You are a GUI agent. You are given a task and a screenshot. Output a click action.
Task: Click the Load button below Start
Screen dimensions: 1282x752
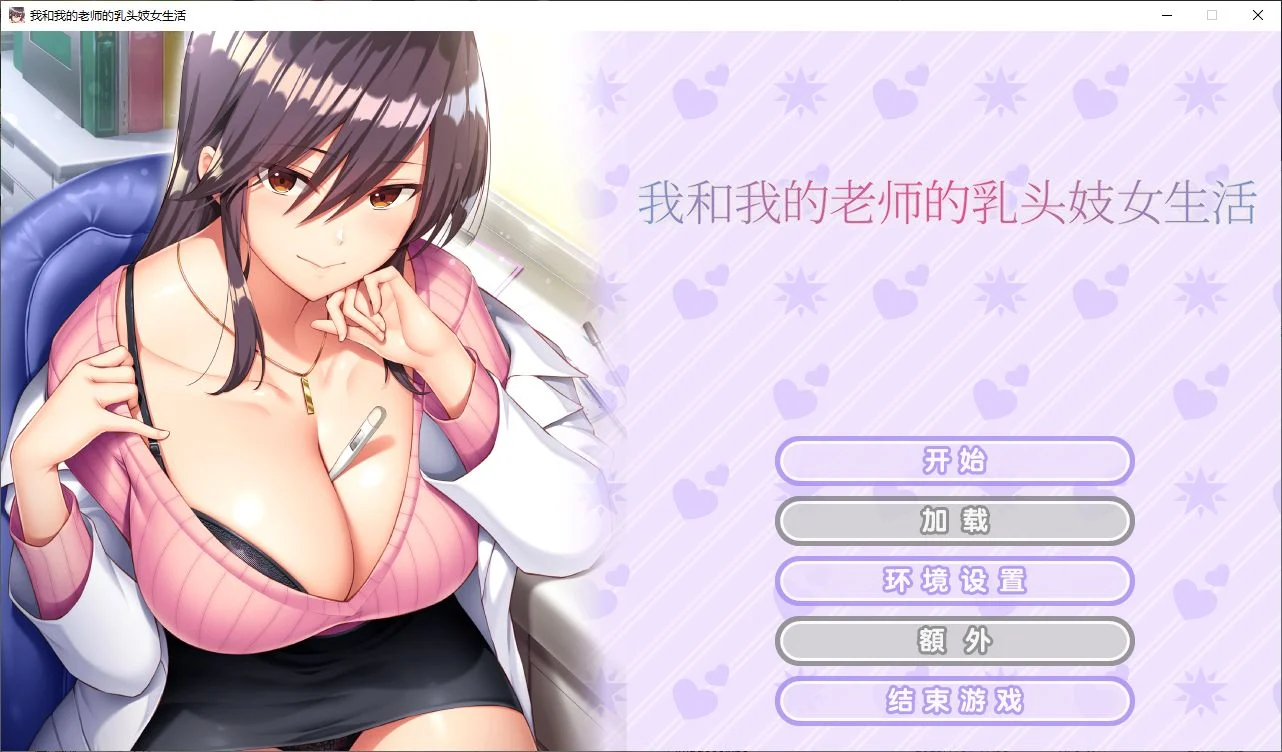pyautogui.click(x=954, y=521)
